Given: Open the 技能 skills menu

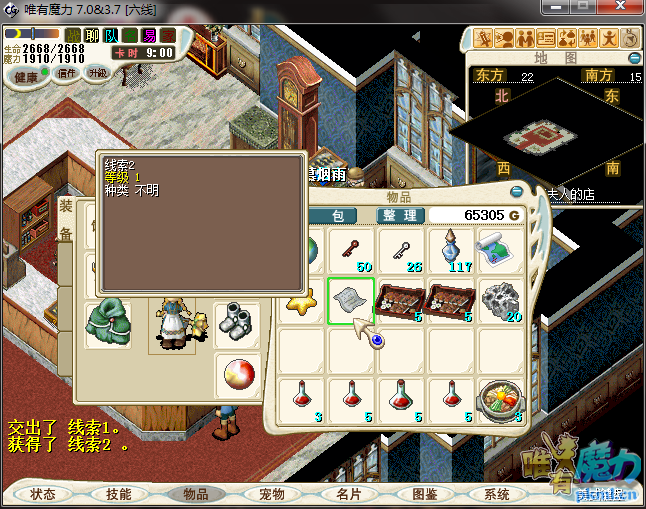Looking at the screenshot, I should tap(118, 494).
